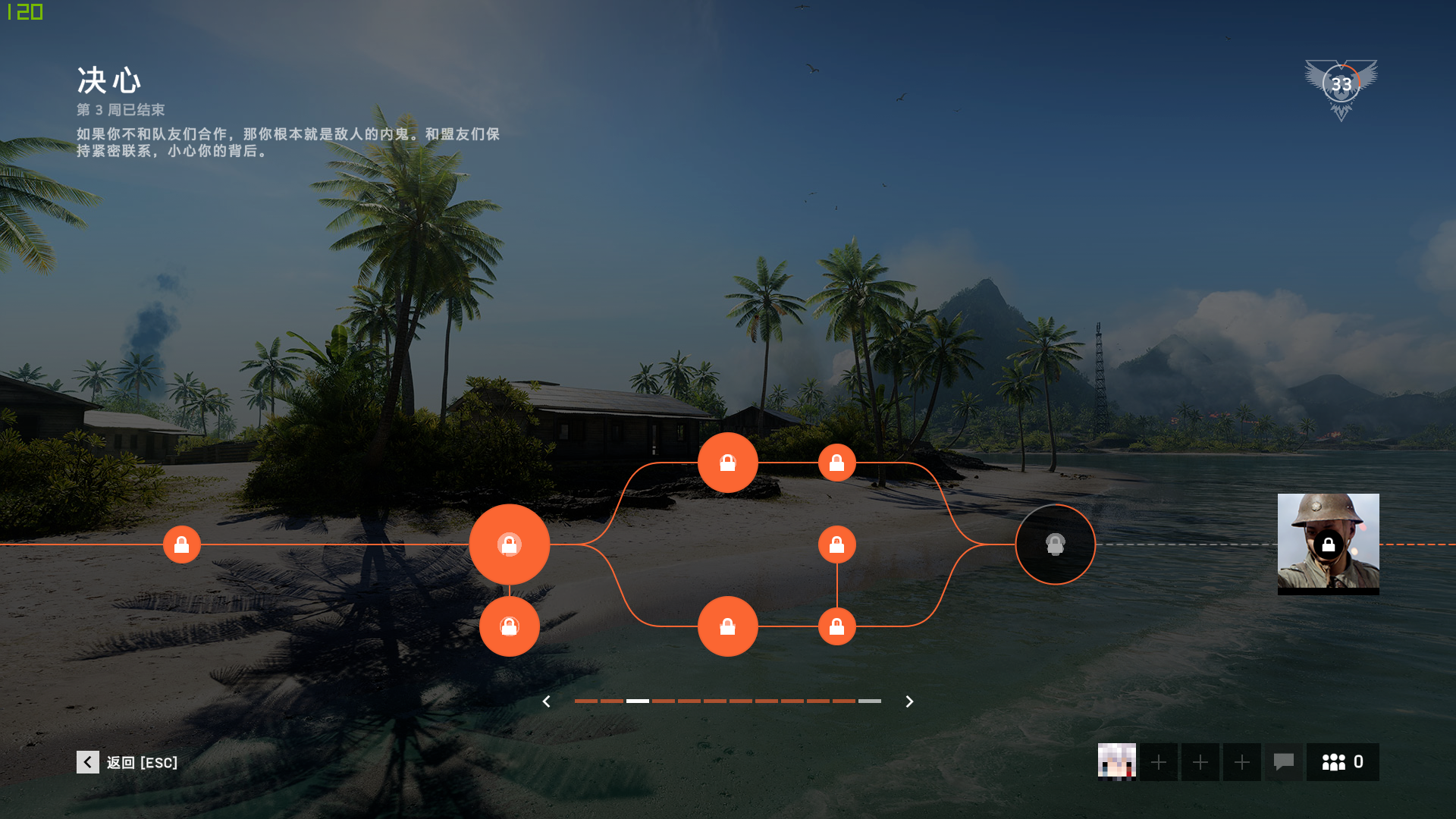Screen dimensions: 1456x819
Task: Go to the next week with right arrow
Action: [x=909, y=701]
